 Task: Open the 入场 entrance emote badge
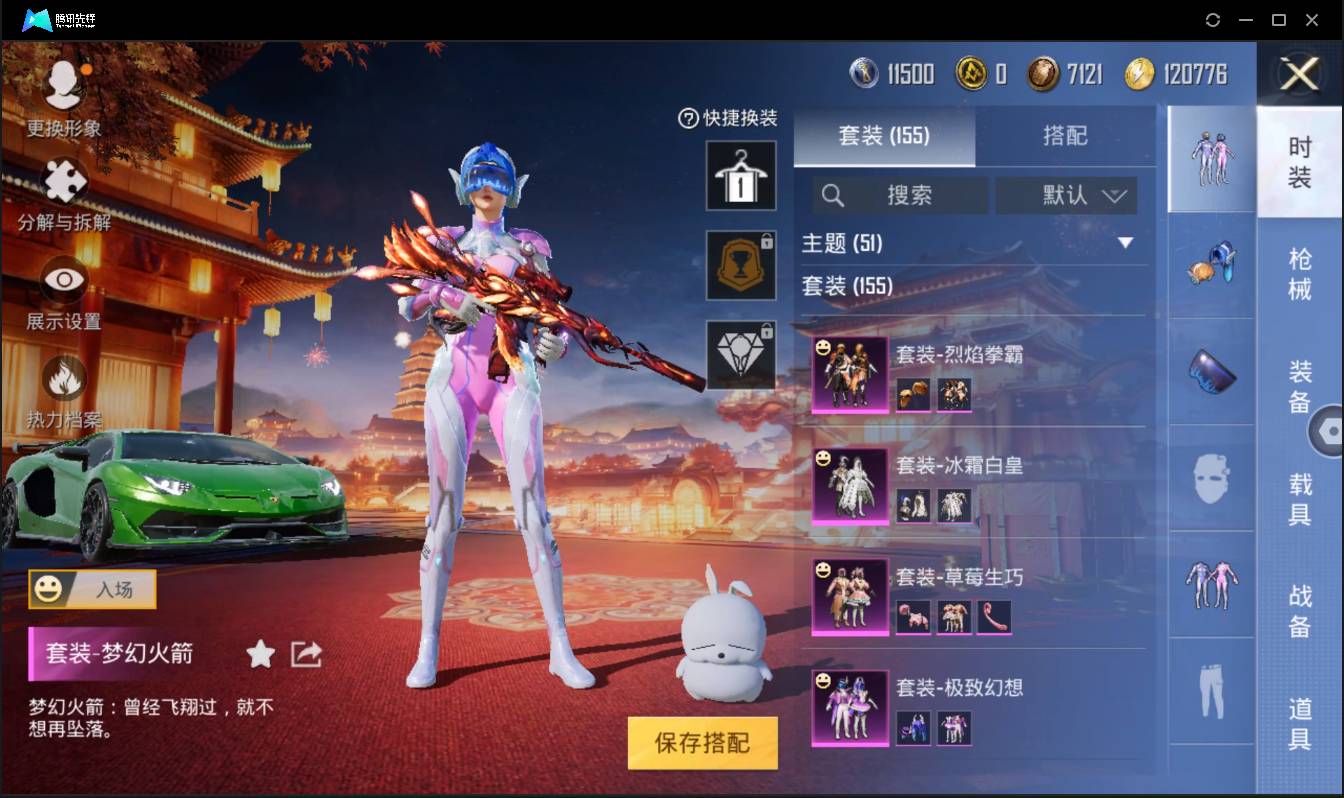point(91,590)
